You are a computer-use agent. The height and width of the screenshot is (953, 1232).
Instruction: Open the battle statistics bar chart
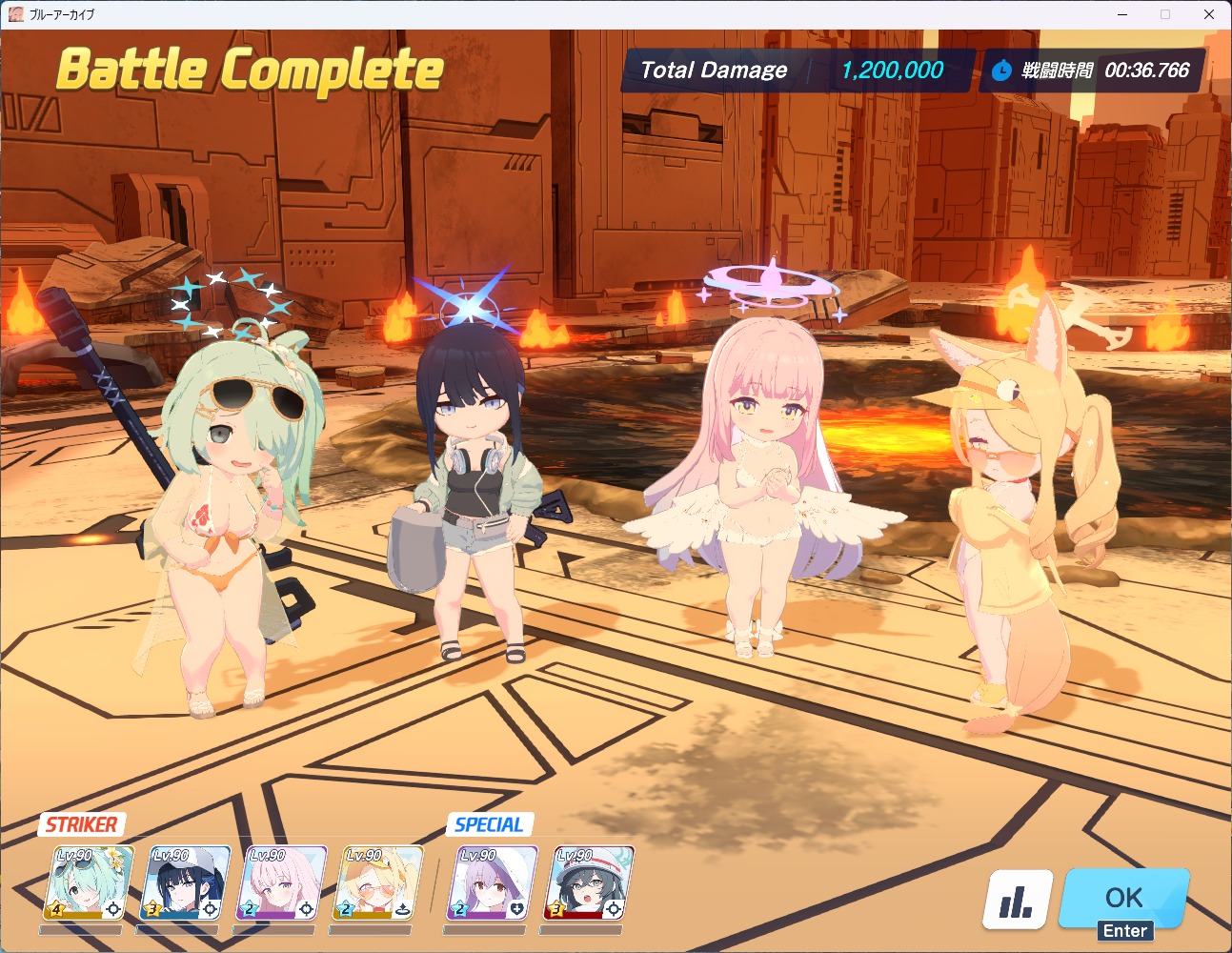point(1017,900)
